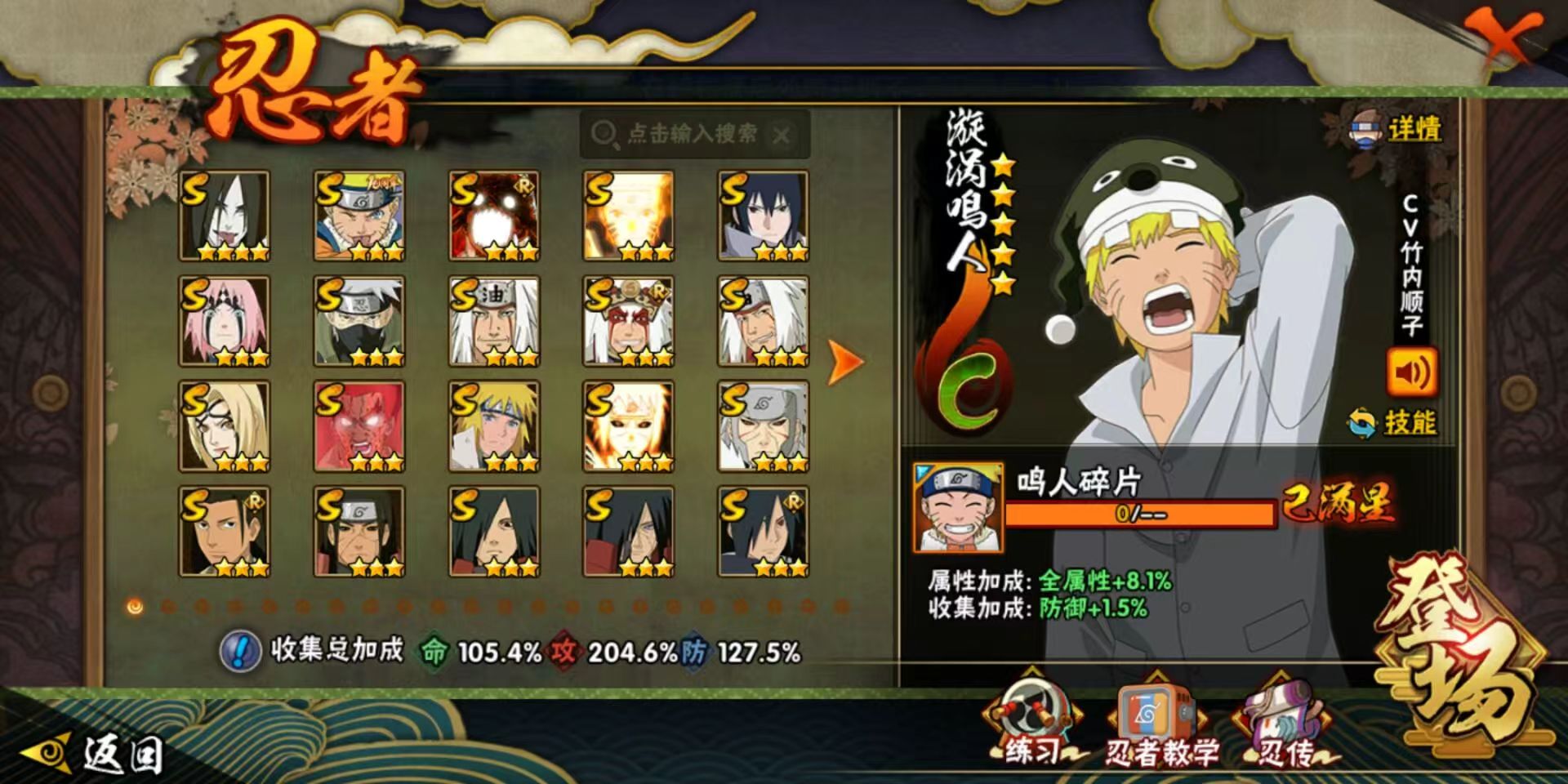
Task: Play the character voice speaker button
Action: pos(1411,373)
